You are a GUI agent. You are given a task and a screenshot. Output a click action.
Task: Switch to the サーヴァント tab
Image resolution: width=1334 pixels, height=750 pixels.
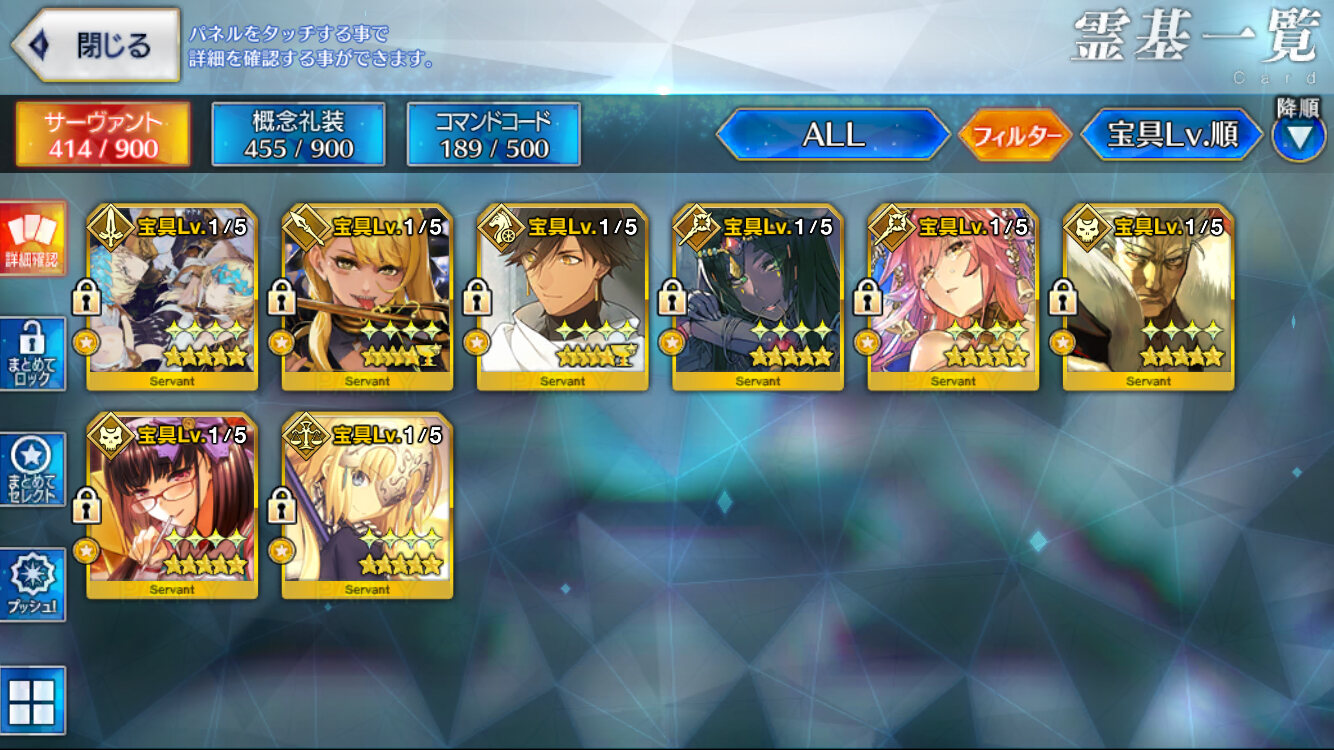(102, 135)
